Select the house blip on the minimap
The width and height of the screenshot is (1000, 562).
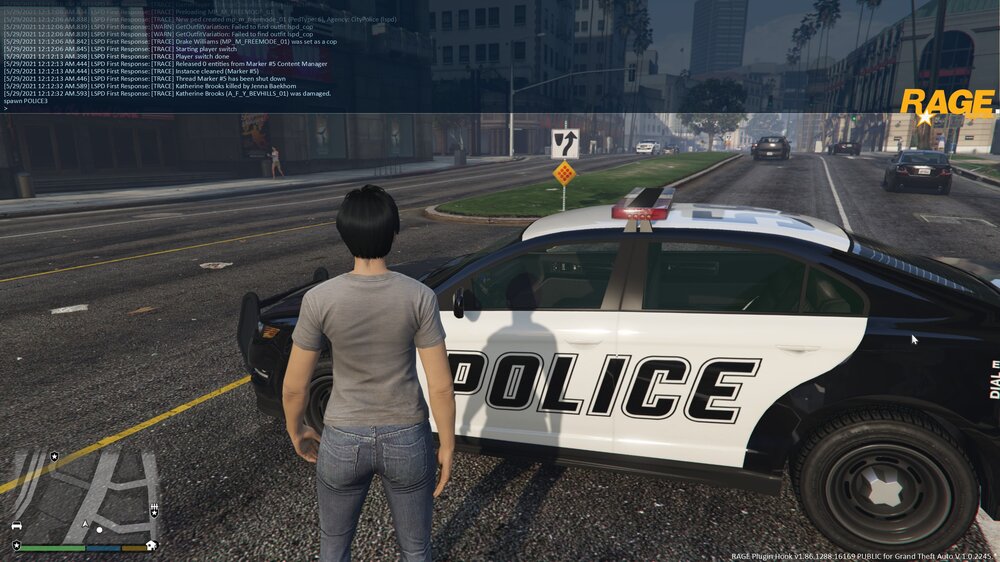[x=150, y=545]
